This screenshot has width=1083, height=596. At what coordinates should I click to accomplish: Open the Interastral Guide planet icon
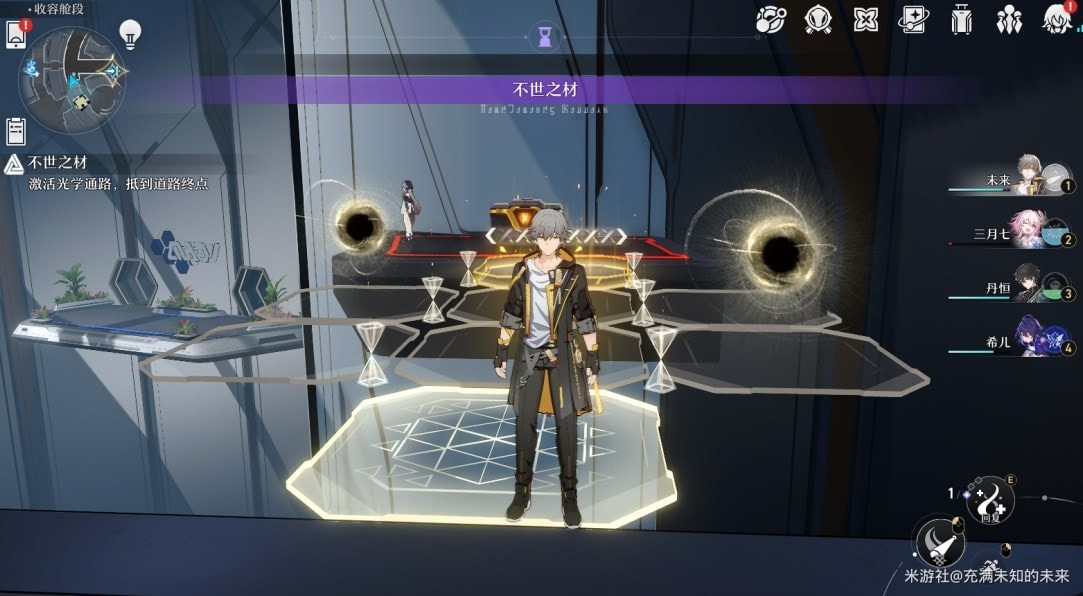click(770, 20)
